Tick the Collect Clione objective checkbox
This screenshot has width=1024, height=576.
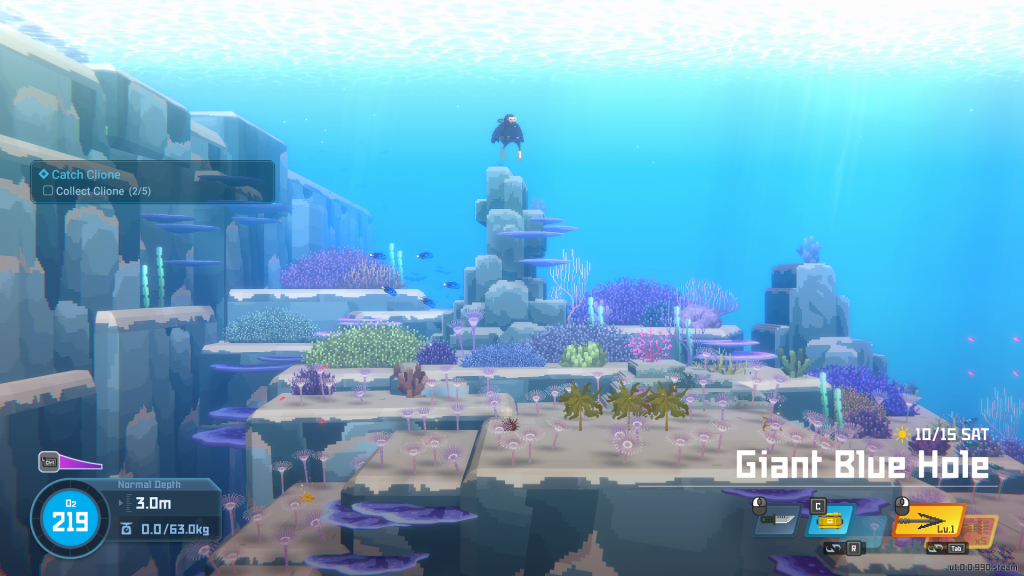pyautogui.click(x=47, y=191)
